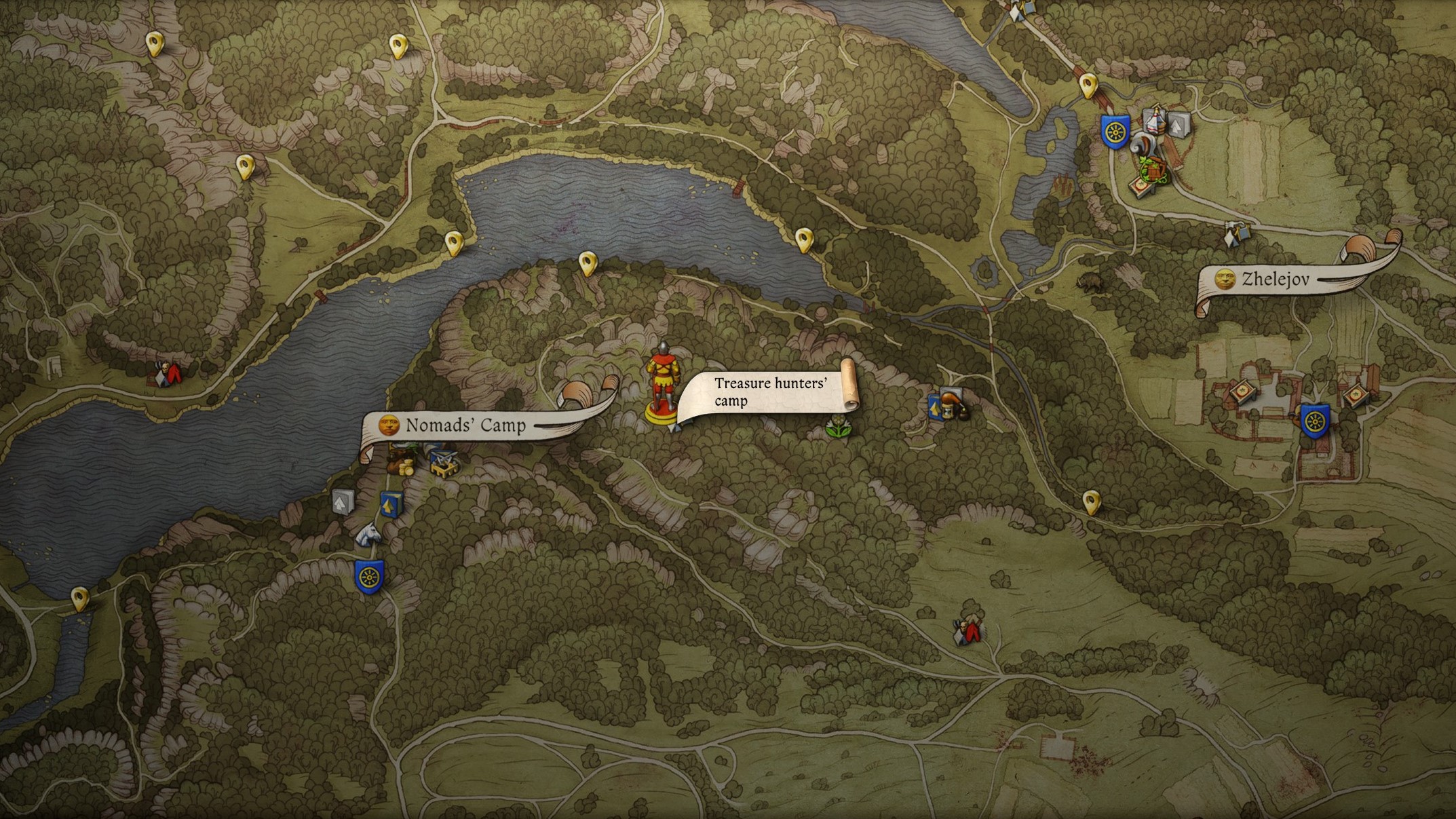Select the white horse head marker
1456x819 pixels.
368,535
